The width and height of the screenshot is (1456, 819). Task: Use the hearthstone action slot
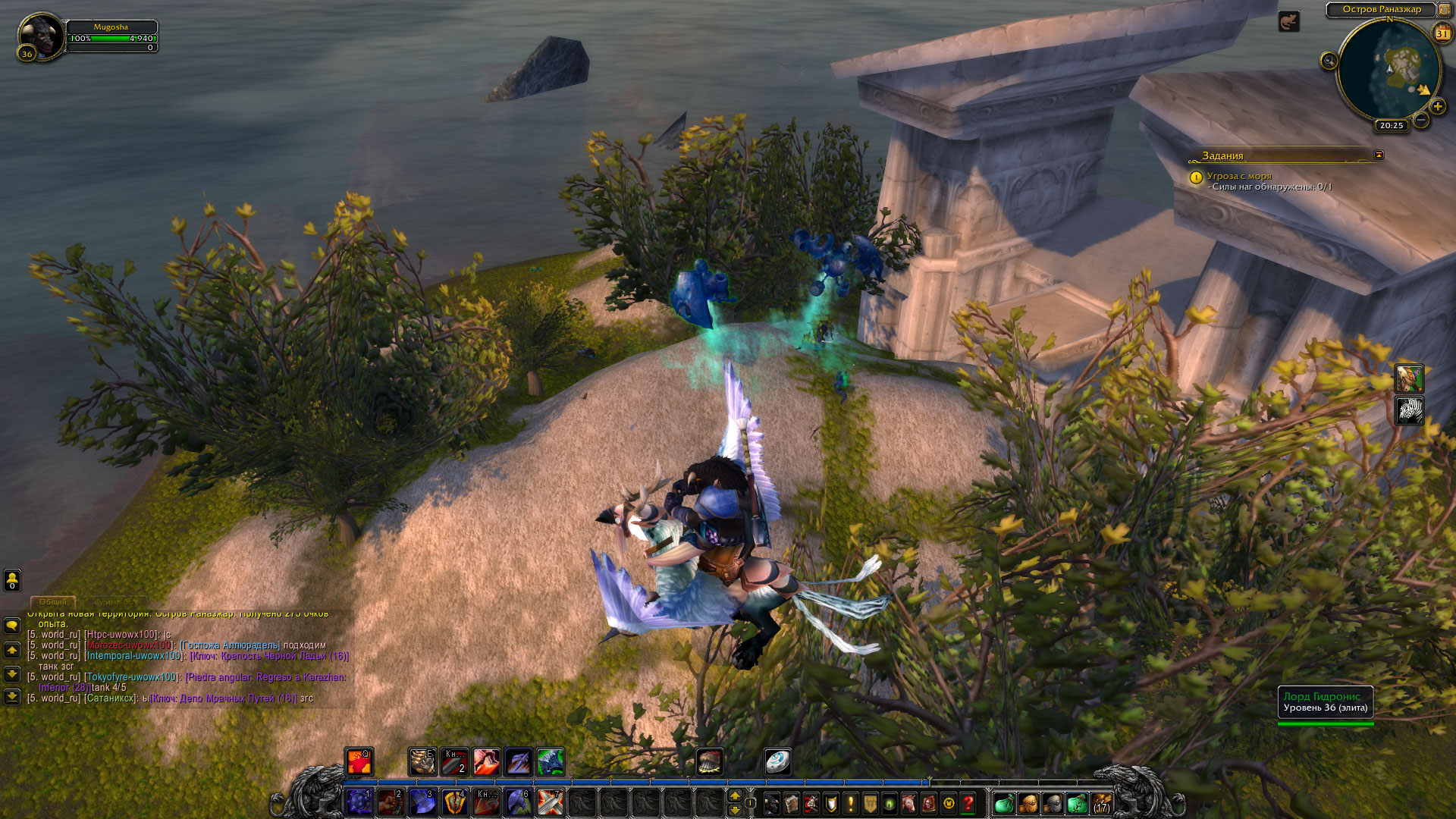pyautogui.click(x=777, y=761)
